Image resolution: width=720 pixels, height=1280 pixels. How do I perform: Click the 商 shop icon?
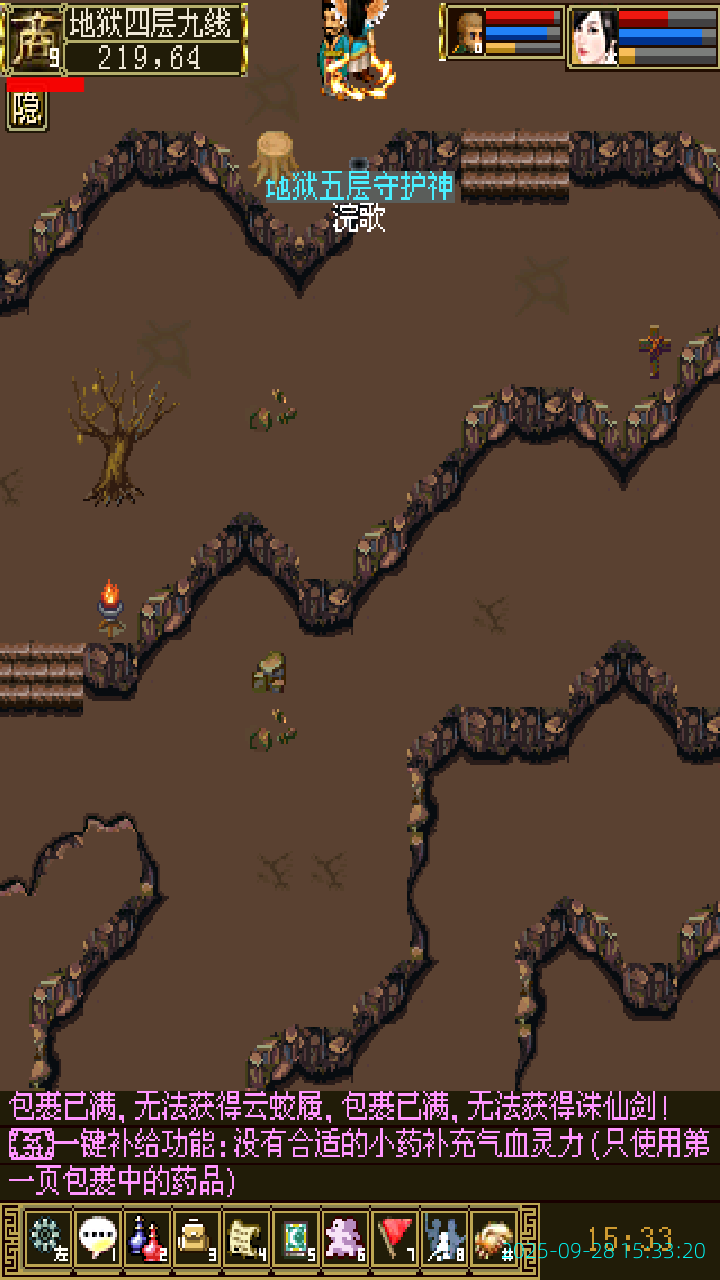click(33, 39)
